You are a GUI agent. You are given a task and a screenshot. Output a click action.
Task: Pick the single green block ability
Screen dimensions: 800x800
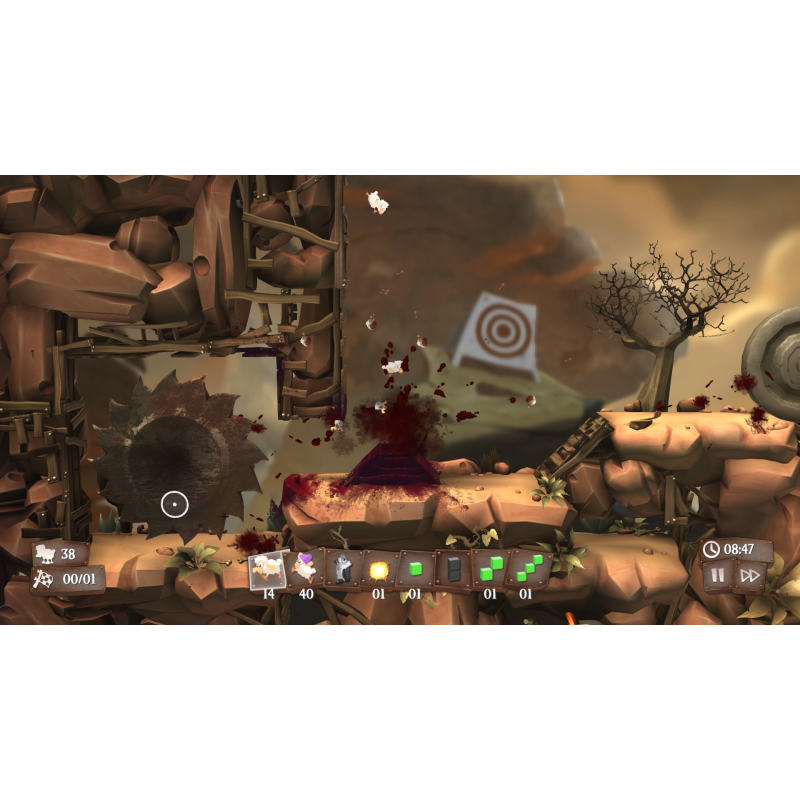[414, 570]
